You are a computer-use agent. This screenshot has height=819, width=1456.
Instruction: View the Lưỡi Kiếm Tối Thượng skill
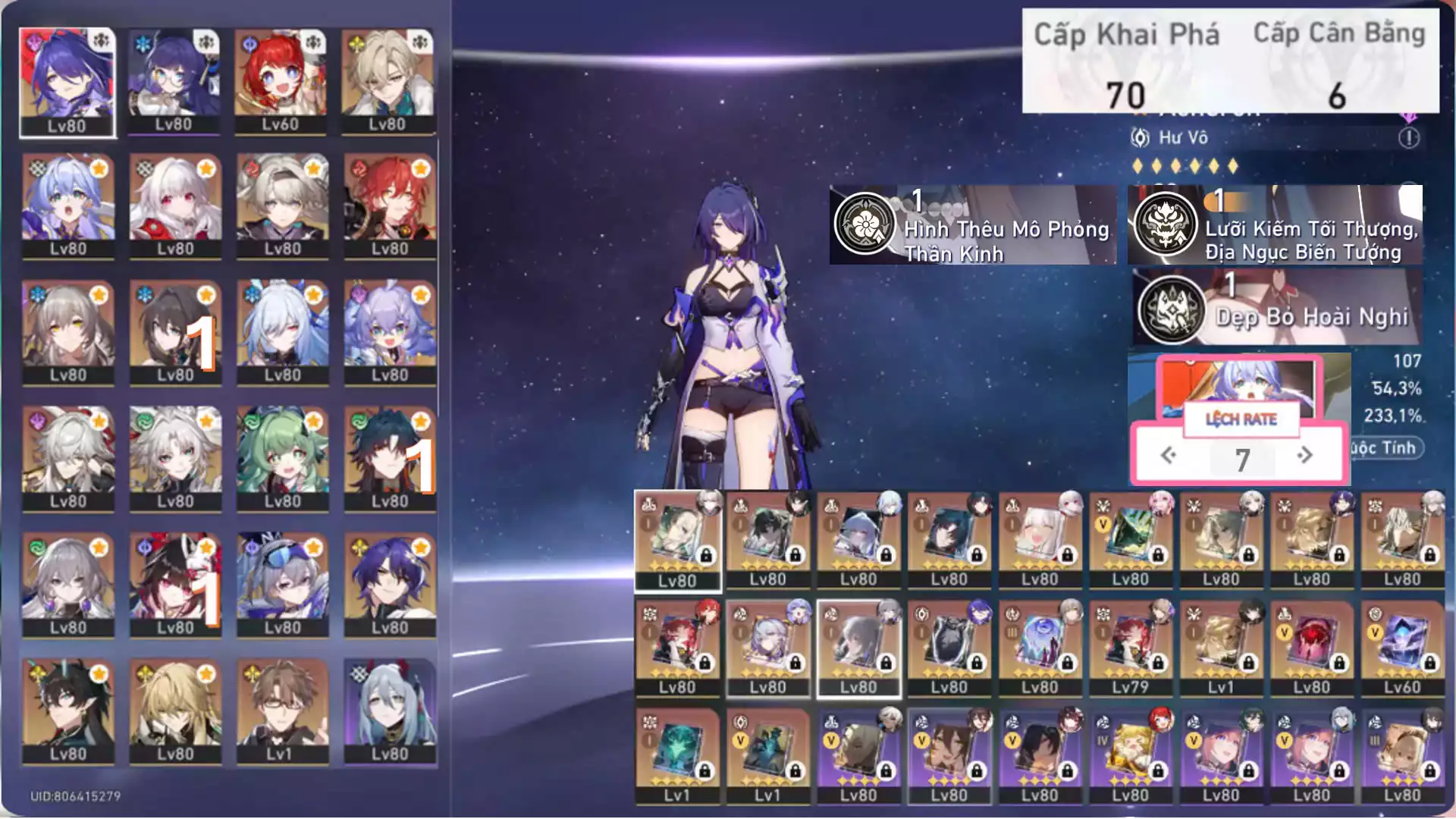1275,225
